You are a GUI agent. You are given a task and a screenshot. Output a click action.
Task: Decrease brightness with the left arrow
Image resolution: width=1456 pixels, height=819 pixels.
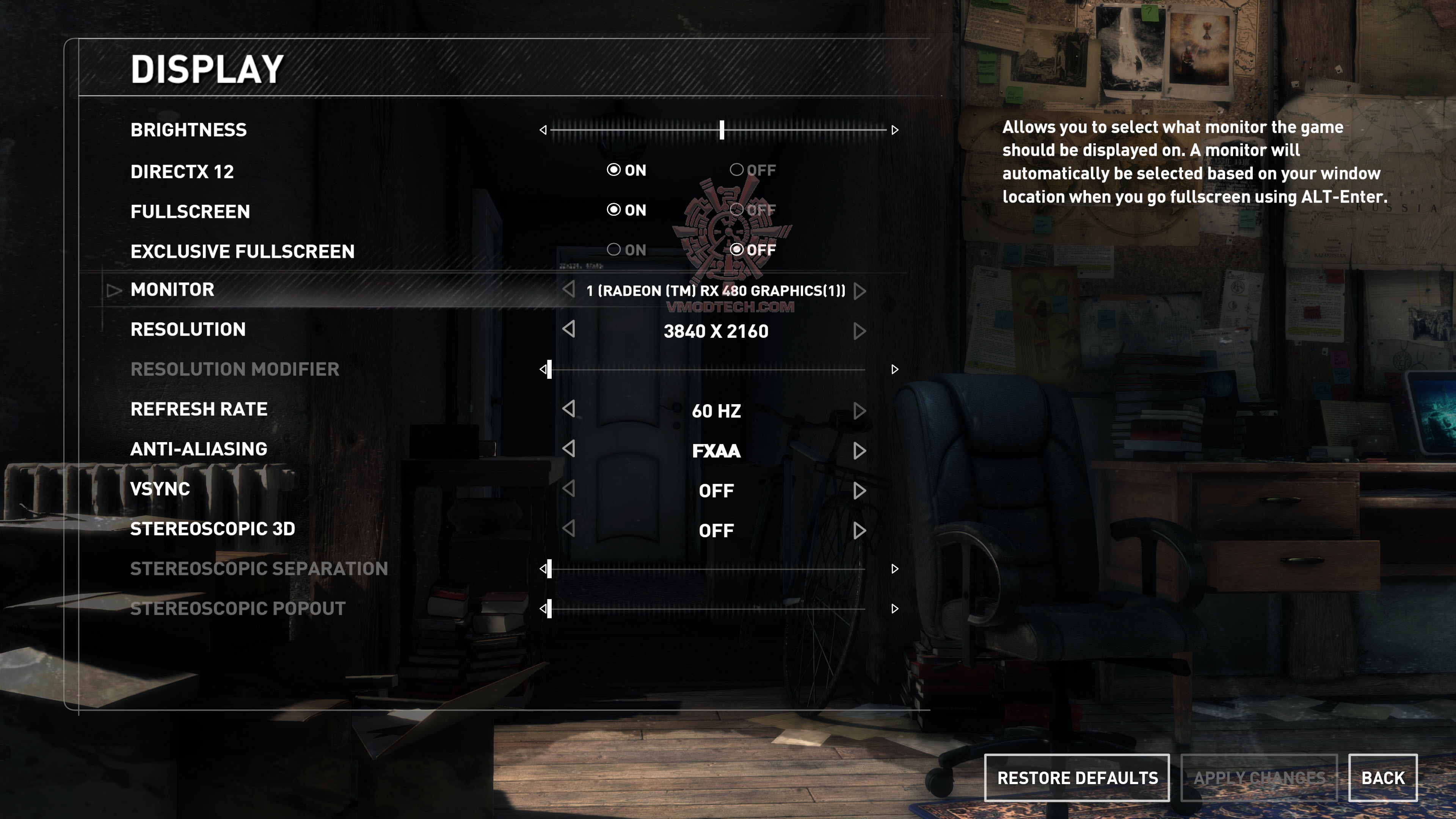click(543, 130)
